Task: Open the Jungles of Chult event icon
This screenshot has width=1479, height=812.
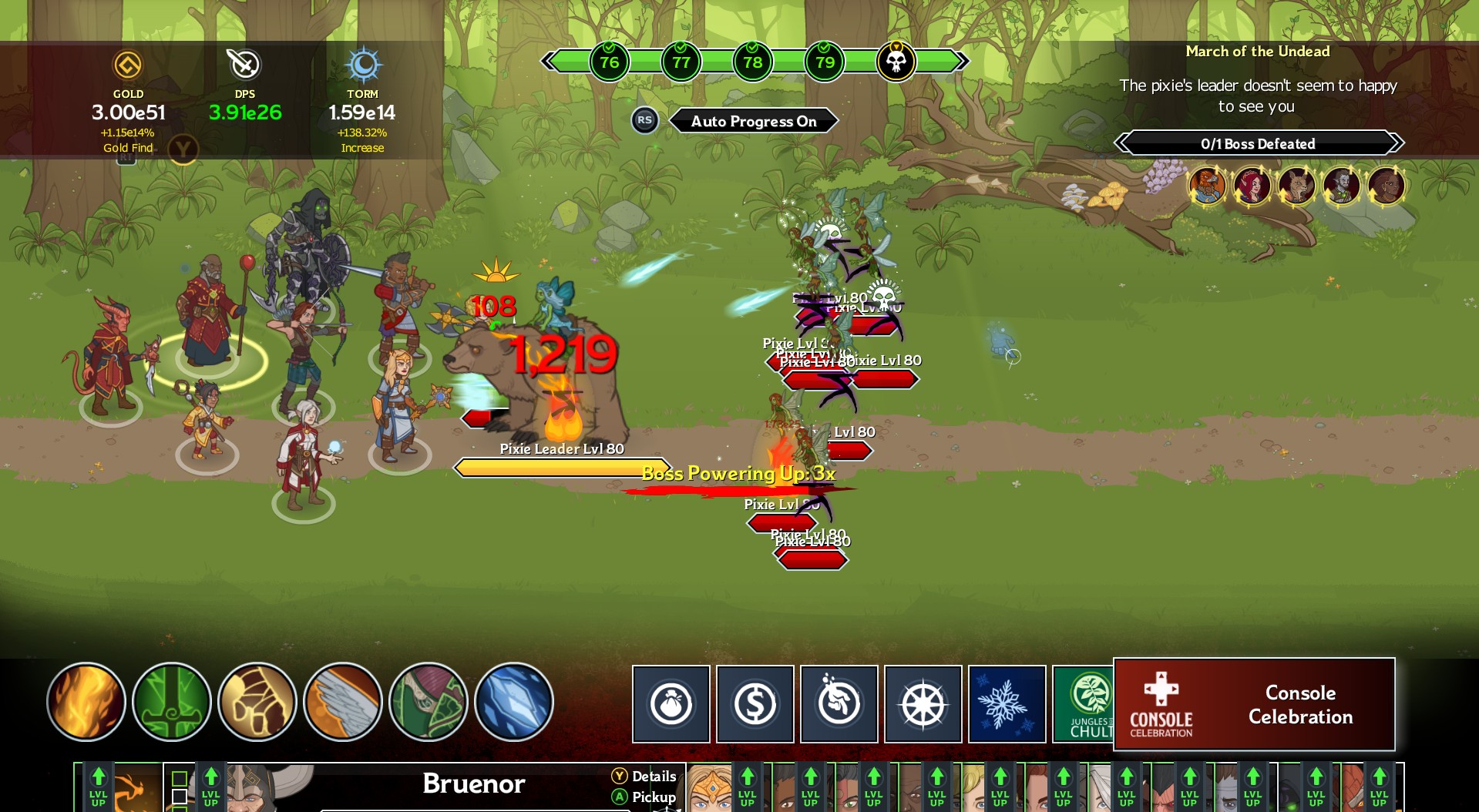Action: click(x=1087, y=703)
